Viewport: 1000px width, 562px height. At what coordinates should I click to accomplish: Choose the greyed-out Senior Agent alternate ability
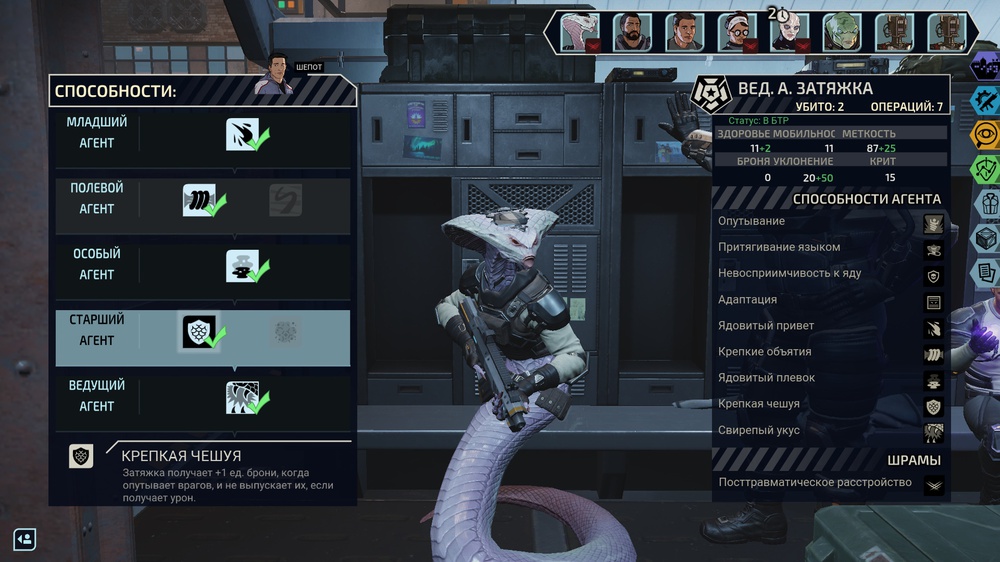[x=286, y=332]
